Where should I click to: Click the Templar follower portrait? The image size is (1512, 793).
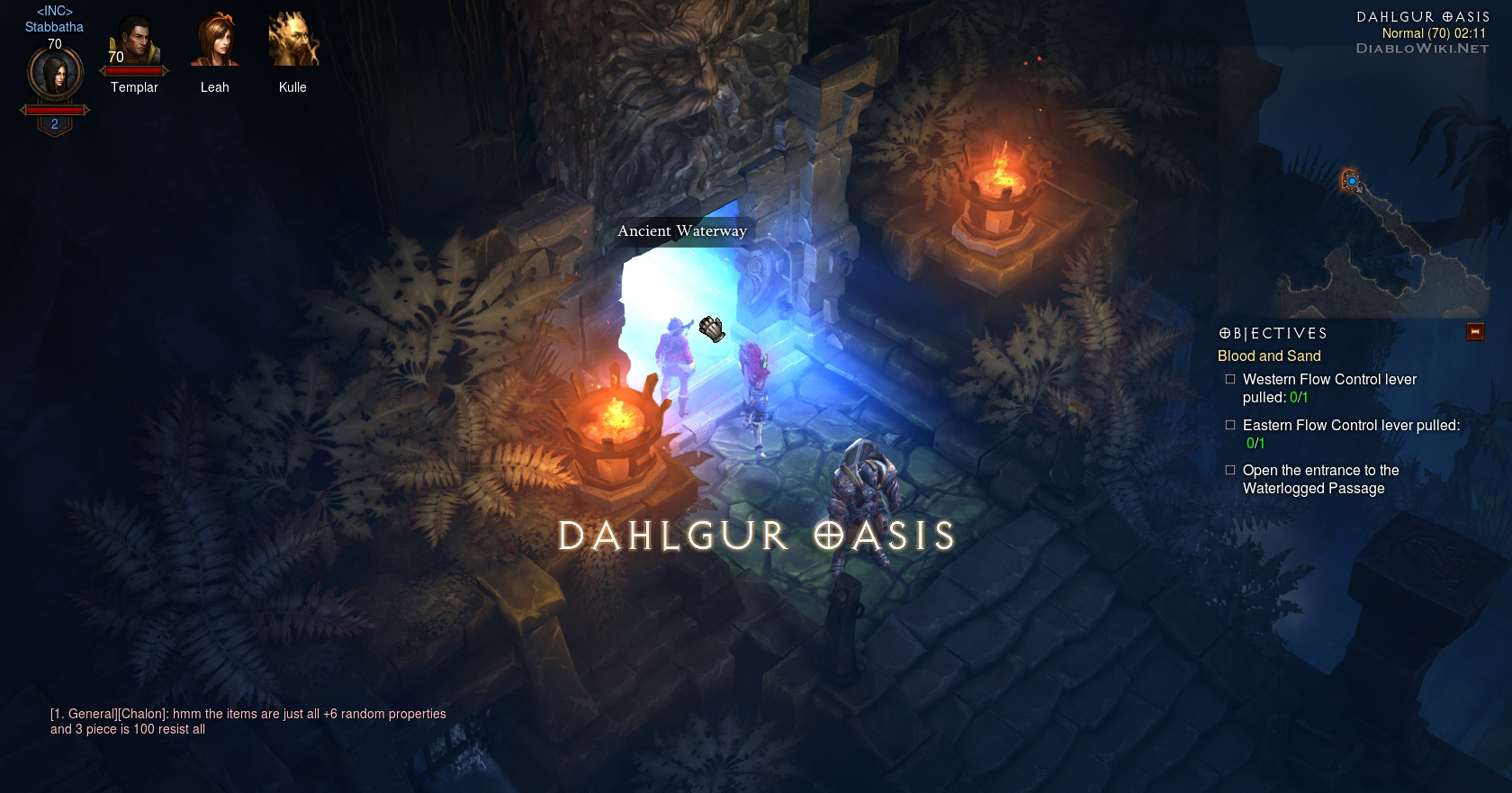[x=134, y=42]
